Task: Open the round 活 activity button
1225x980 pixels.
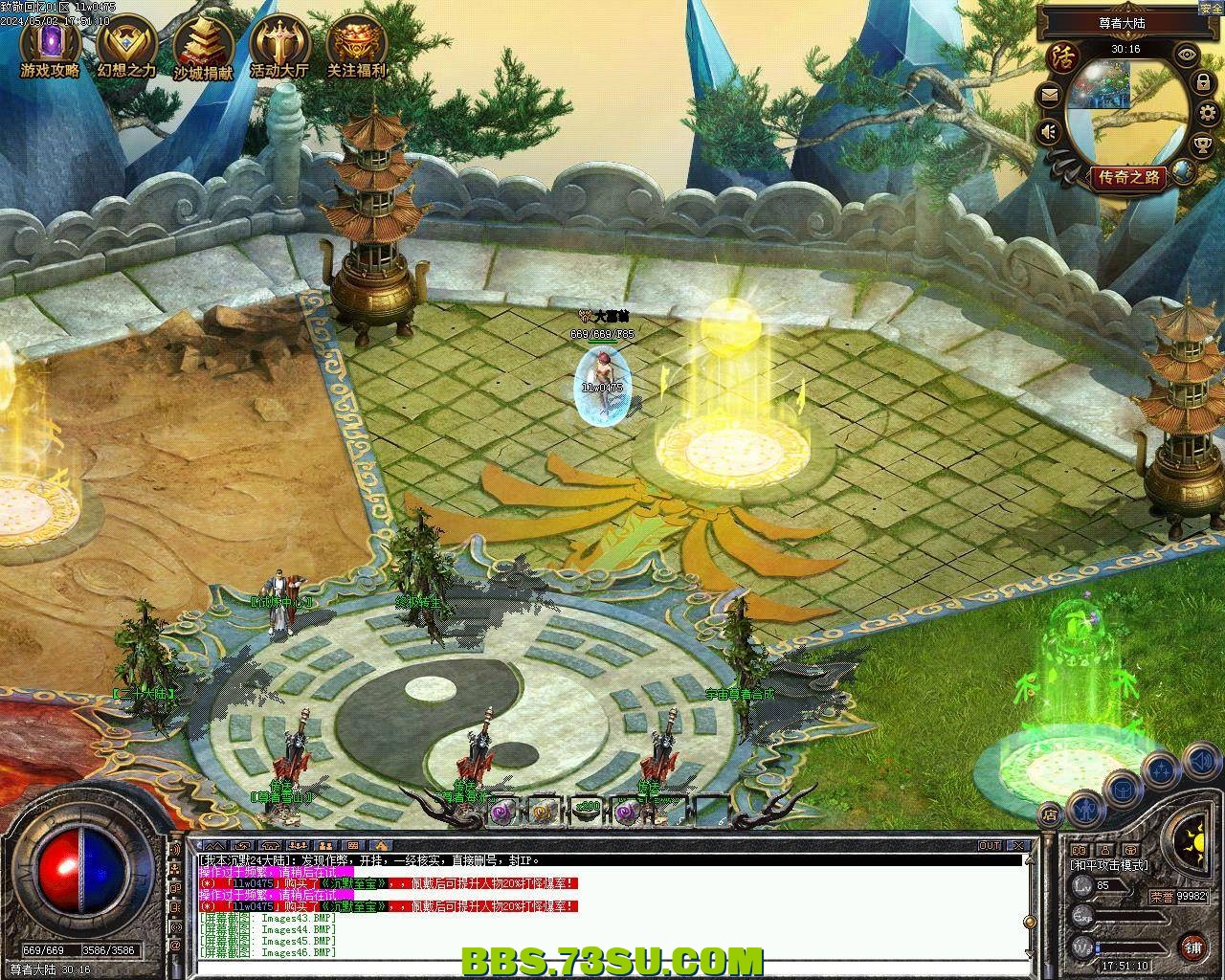Action: coord(1060,56)
